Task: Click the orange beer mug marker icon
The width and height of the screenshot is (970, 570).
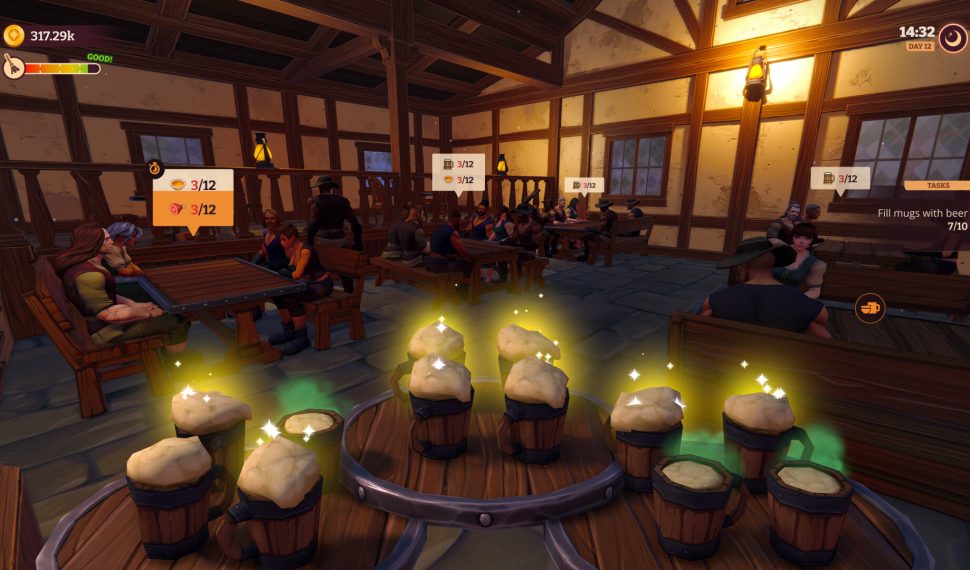Action: click(870, 308)
